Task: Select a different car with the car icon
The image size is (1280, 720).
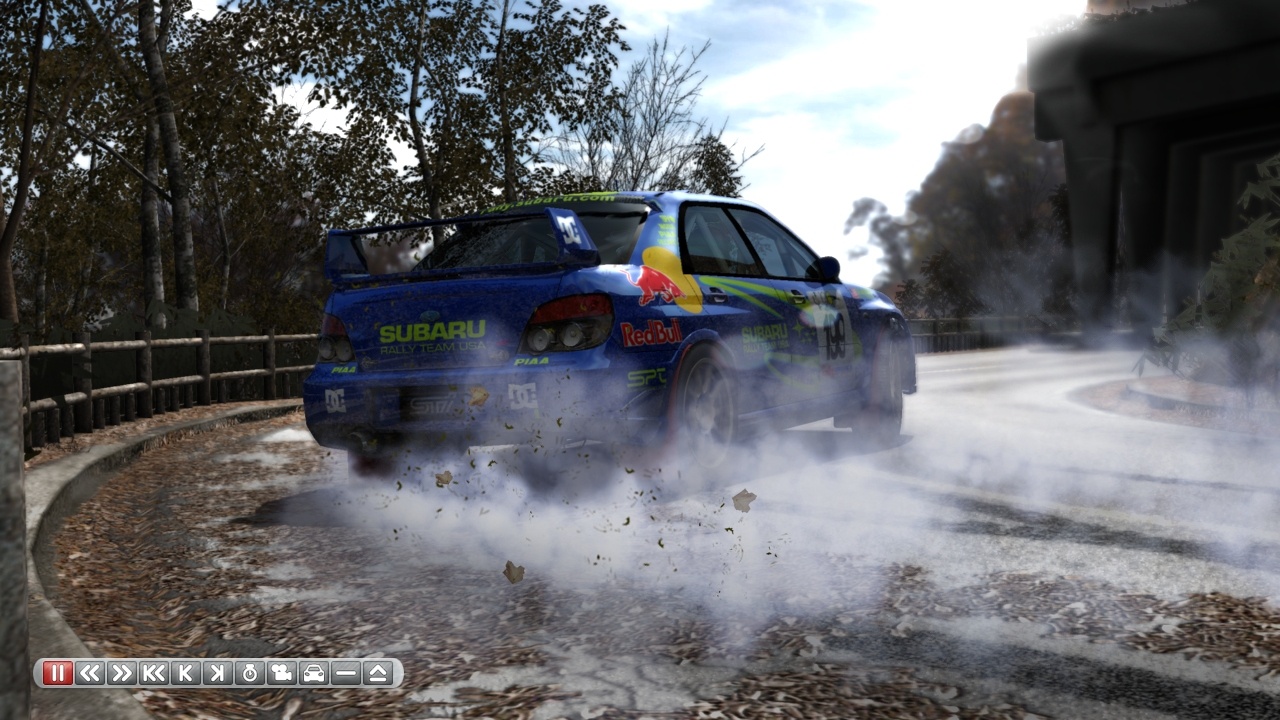Action: (x=312, y=674)
